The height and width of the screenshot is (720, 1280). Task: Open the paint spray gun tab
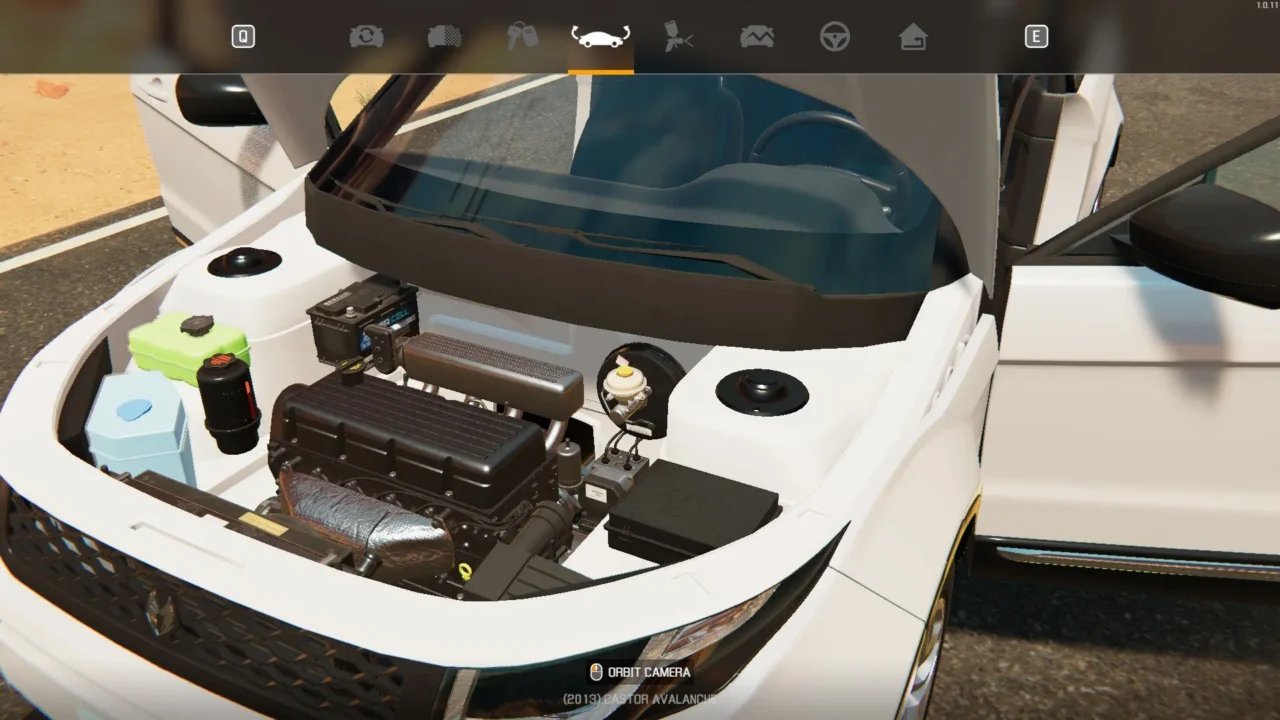(679, 37)
